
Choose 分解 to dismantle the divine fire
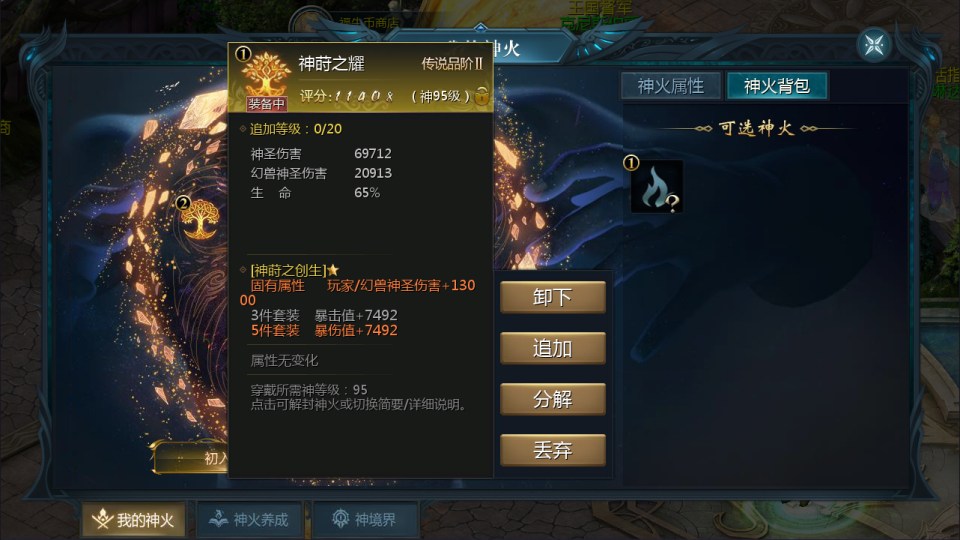coord(553,399)
